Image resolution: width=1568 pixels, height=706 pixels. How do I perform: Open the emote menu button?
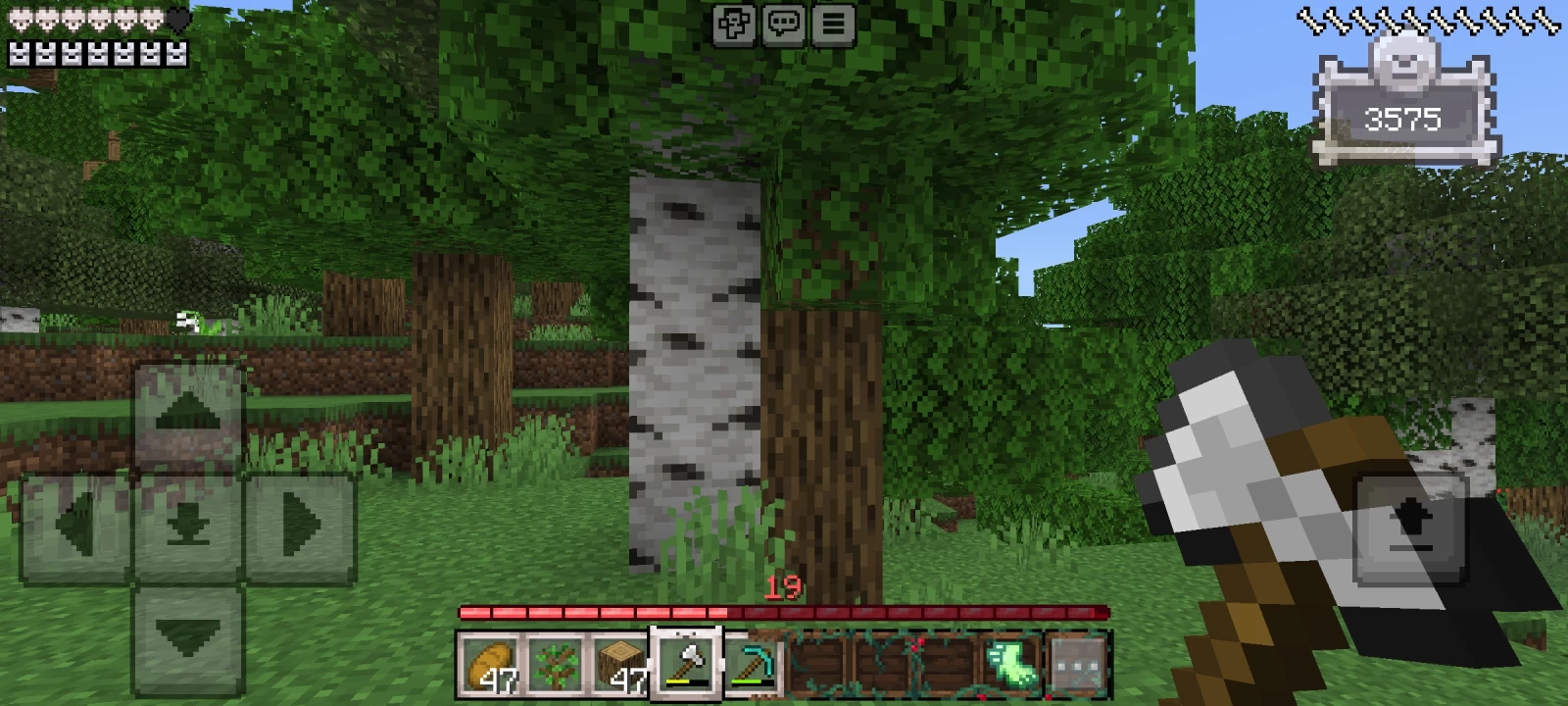point(734,25)
